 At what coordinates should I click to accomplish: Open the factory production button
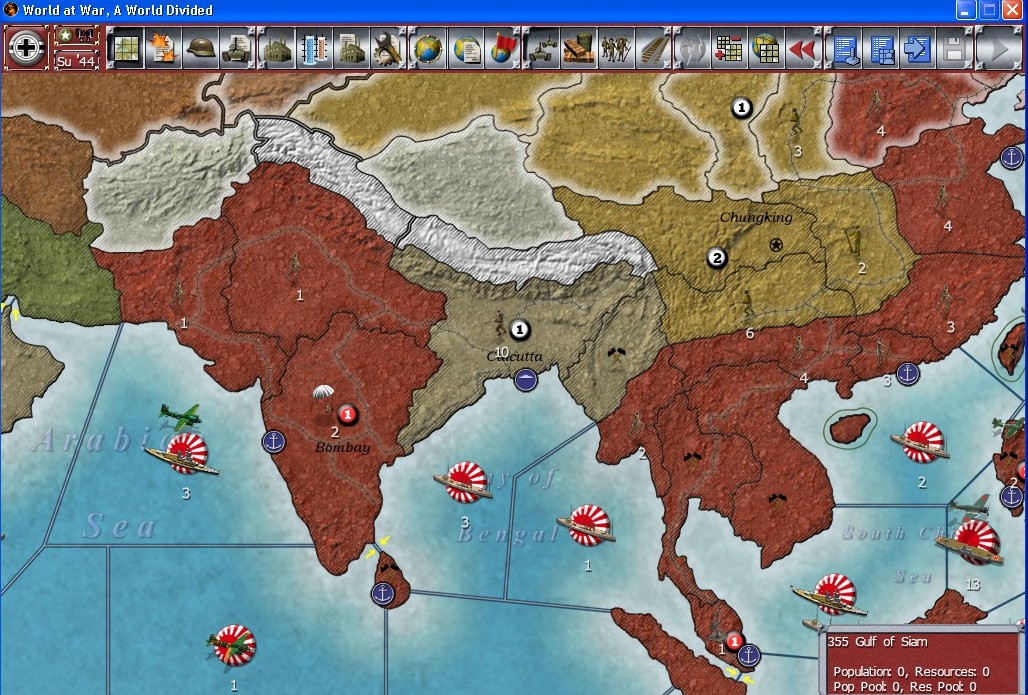[x=276, y=48]
